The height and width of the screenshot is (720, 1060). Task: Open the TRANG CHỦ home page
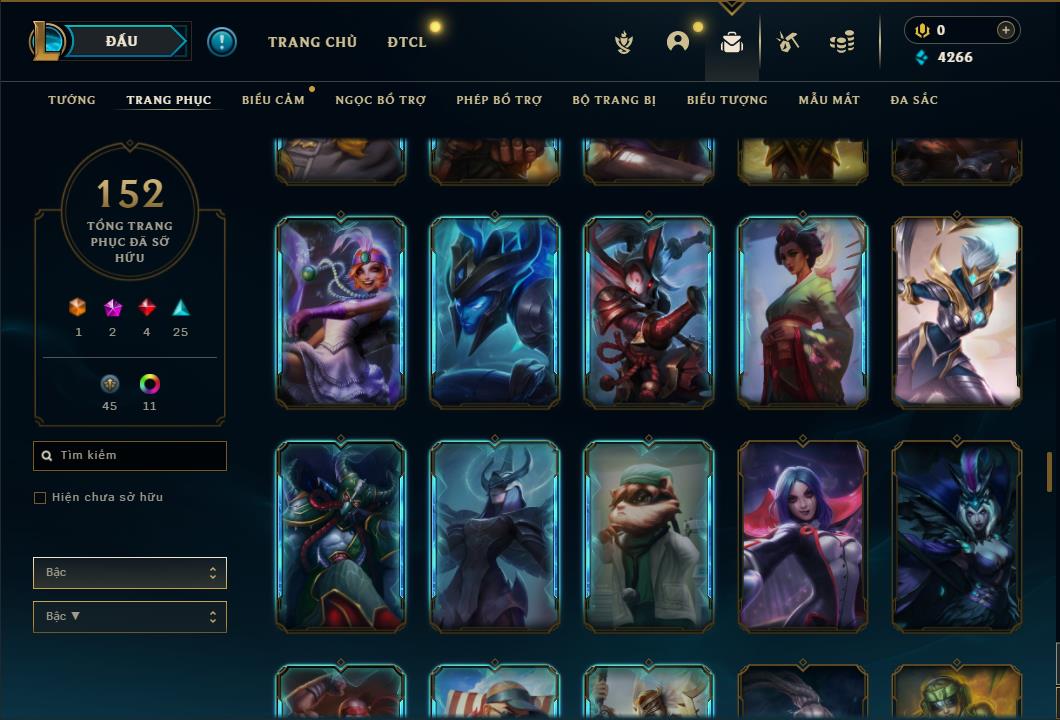coord(312,42)
